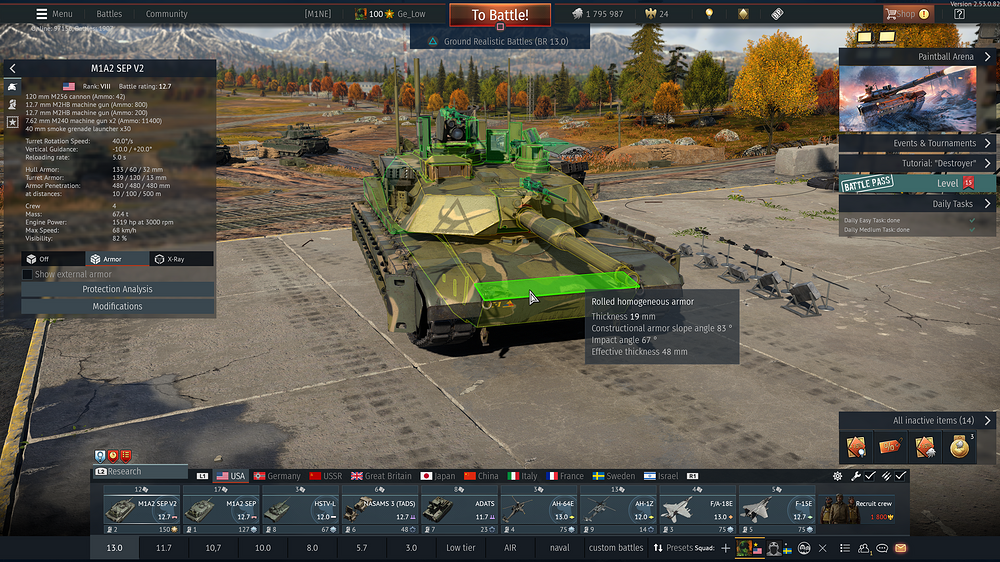The height and width of the screenshot is (562, 1000).
Task: Open the Shop
Action: click(x=906, y=14)
